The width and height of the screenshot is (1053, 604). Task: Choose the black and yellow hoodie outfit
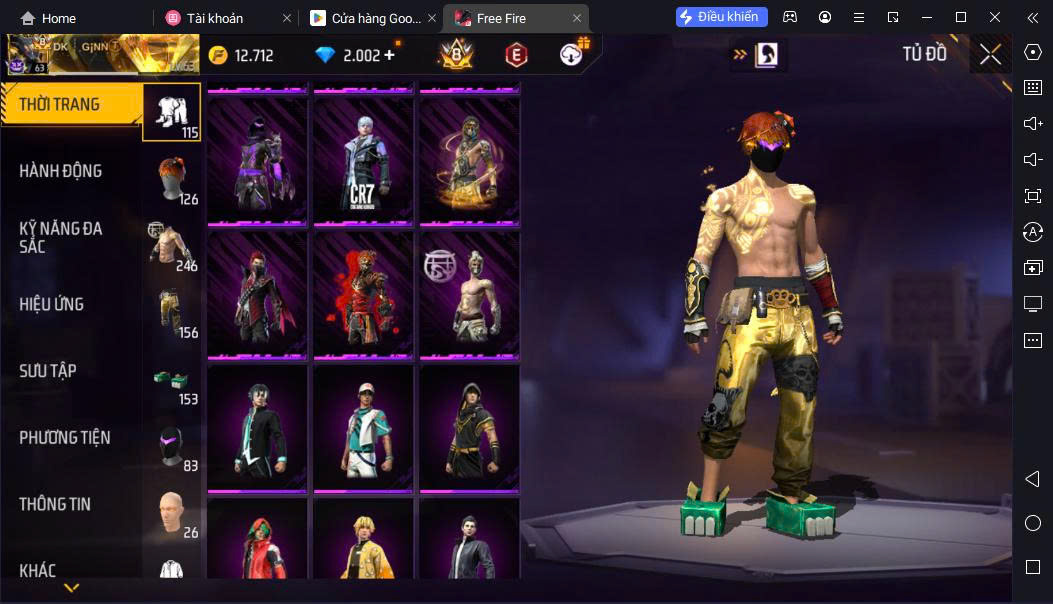tap(469, 428)
